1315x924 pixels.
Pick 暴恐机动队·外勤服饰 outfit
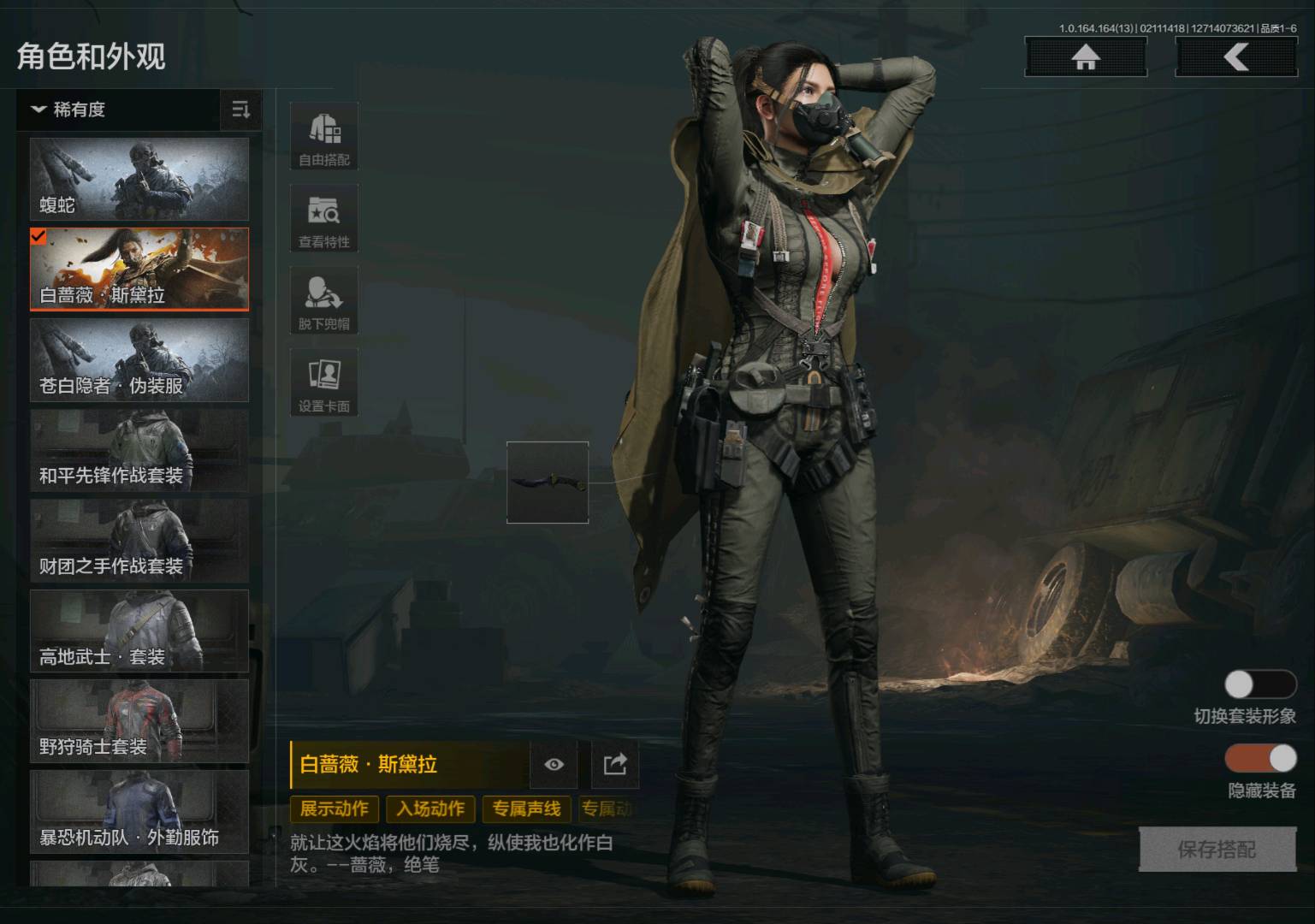[x=139, y=812]
